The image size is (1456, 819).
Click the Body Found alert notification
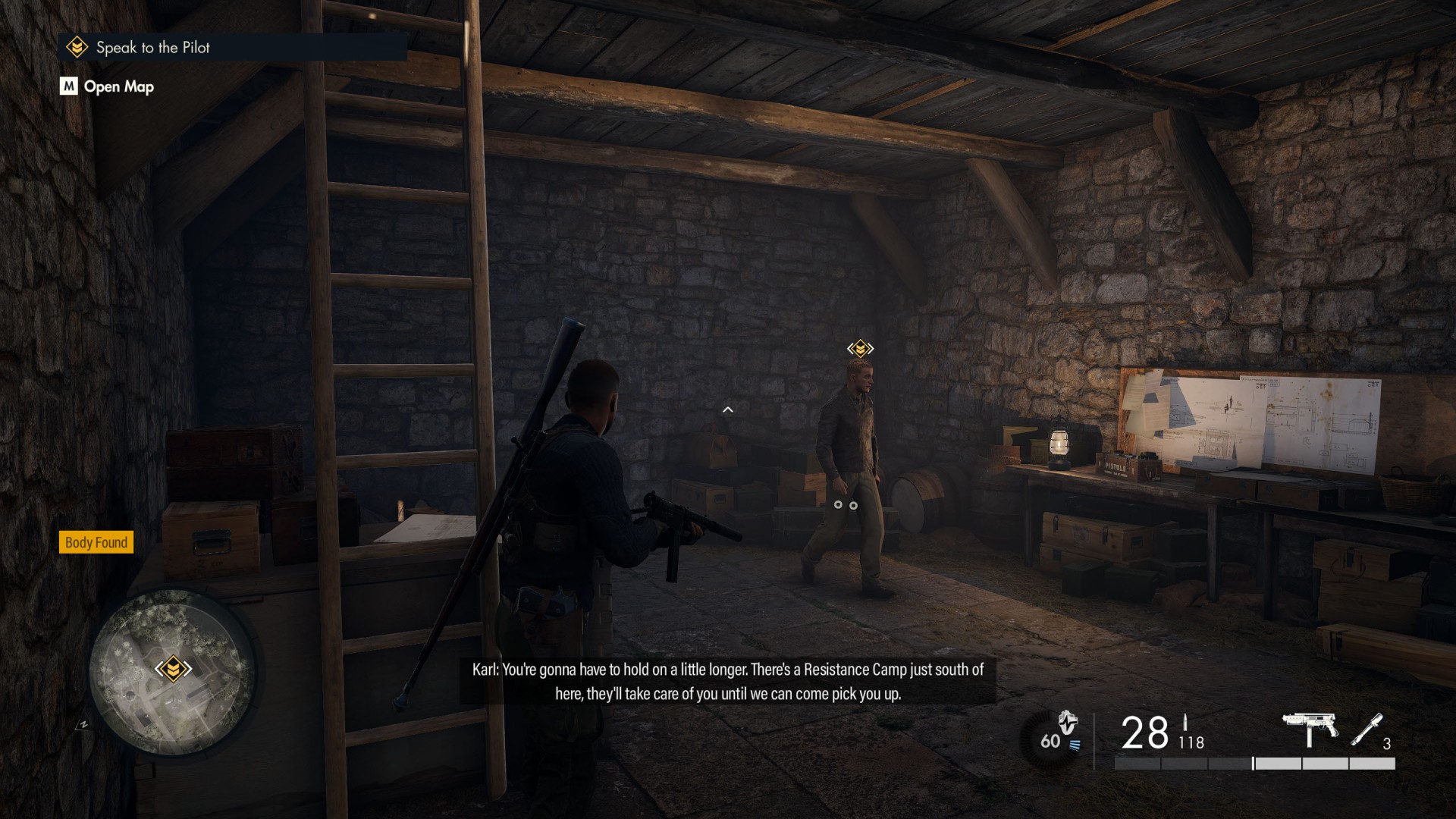[96, 542]
